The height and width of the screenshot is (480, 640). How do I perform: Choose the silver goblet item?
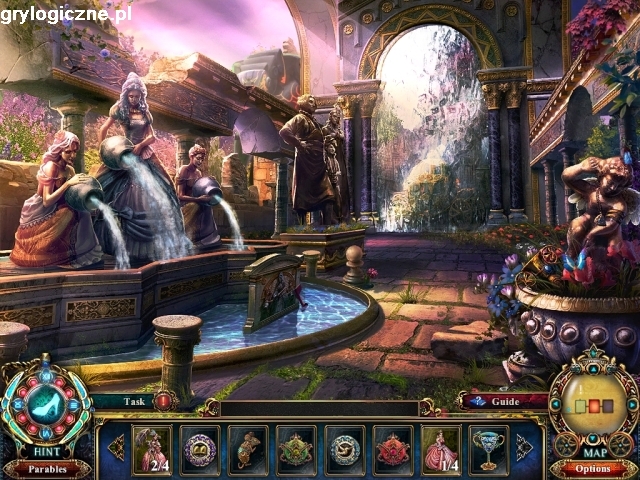pos(489,449)
